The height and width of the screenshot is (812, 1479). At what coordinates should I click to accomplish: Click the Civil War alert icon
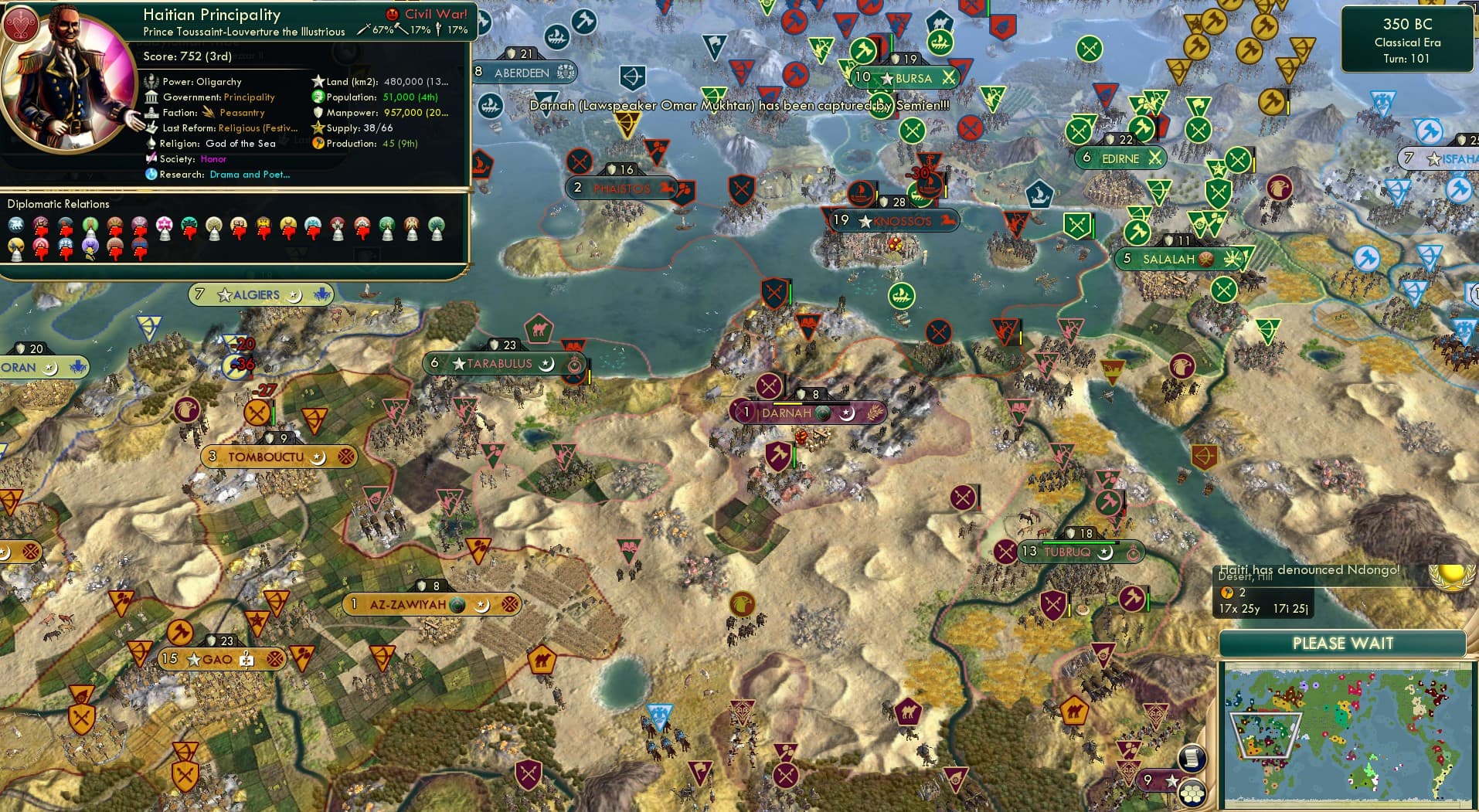click(x=394, y=13)
